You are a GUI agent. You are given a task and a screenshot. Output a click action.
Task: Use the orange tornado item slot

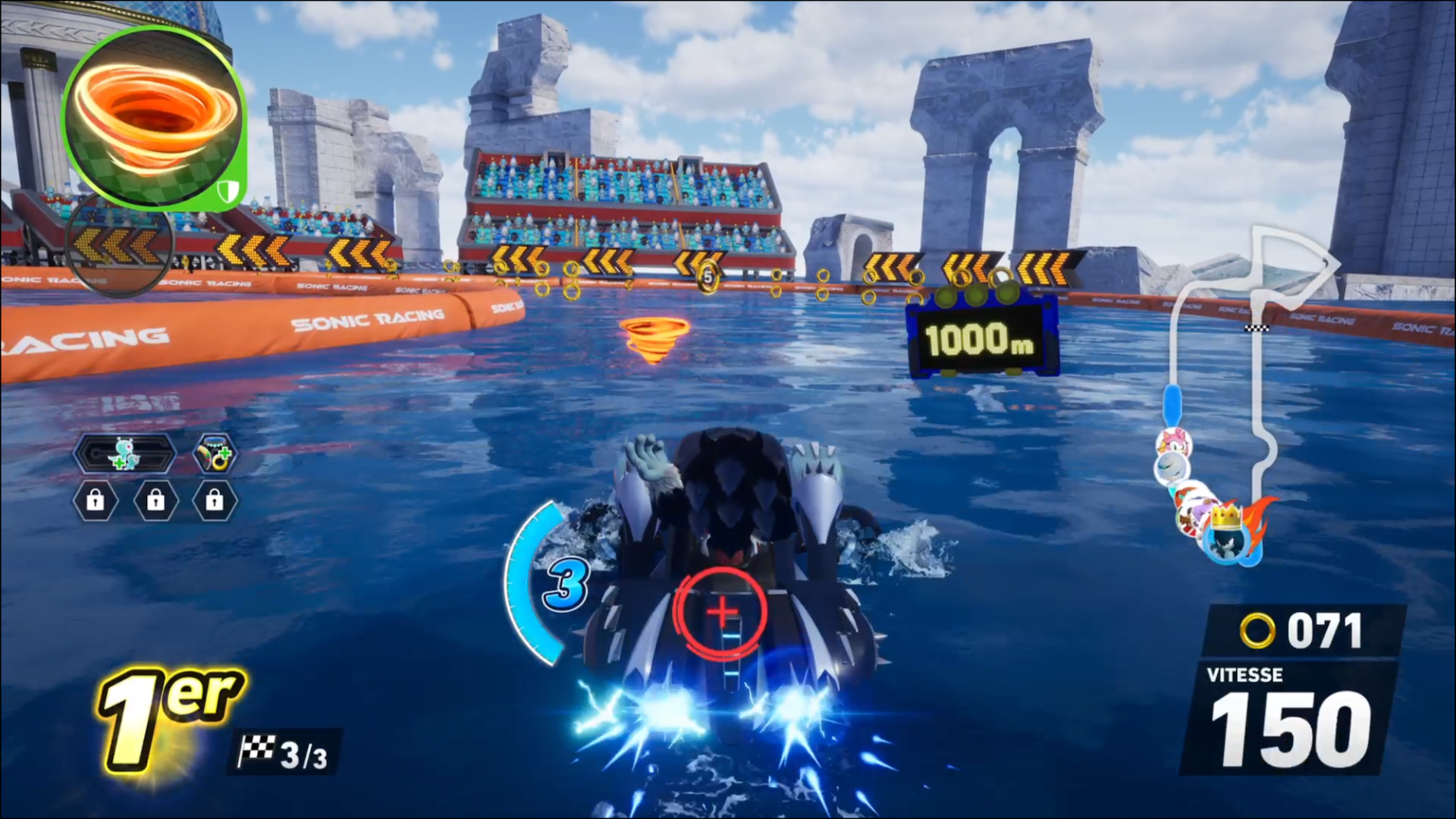(154, 120)
